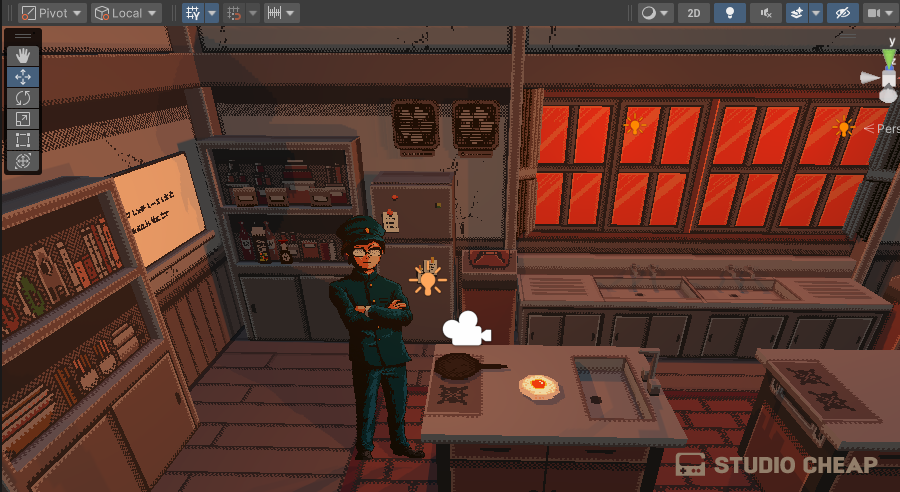
Task: Activate the Scale tool
Action: tap(23, 119)
